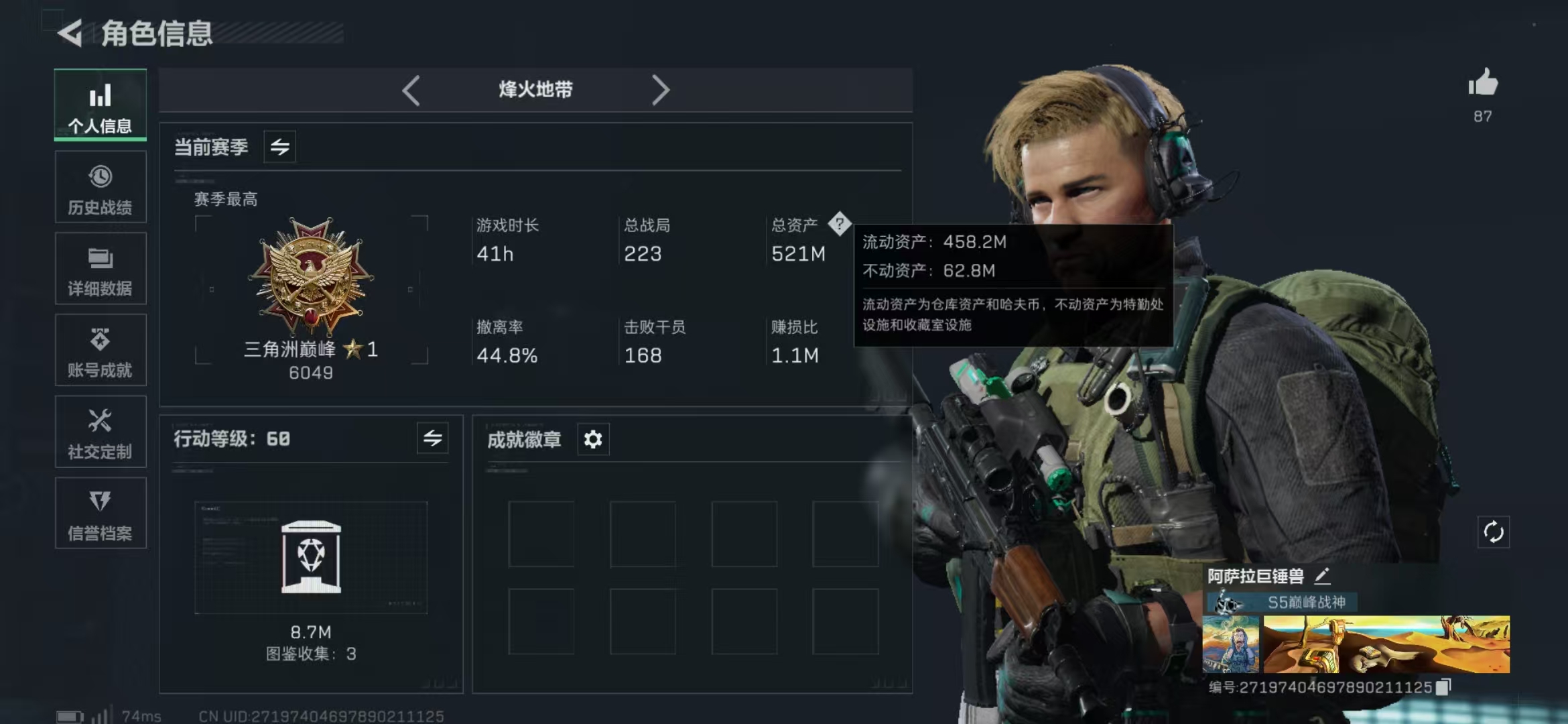The height and width of the screenshot is (724, 1568).
Task: Click the 三角洲巅峰 rank emblem
Action: [311, 276]
